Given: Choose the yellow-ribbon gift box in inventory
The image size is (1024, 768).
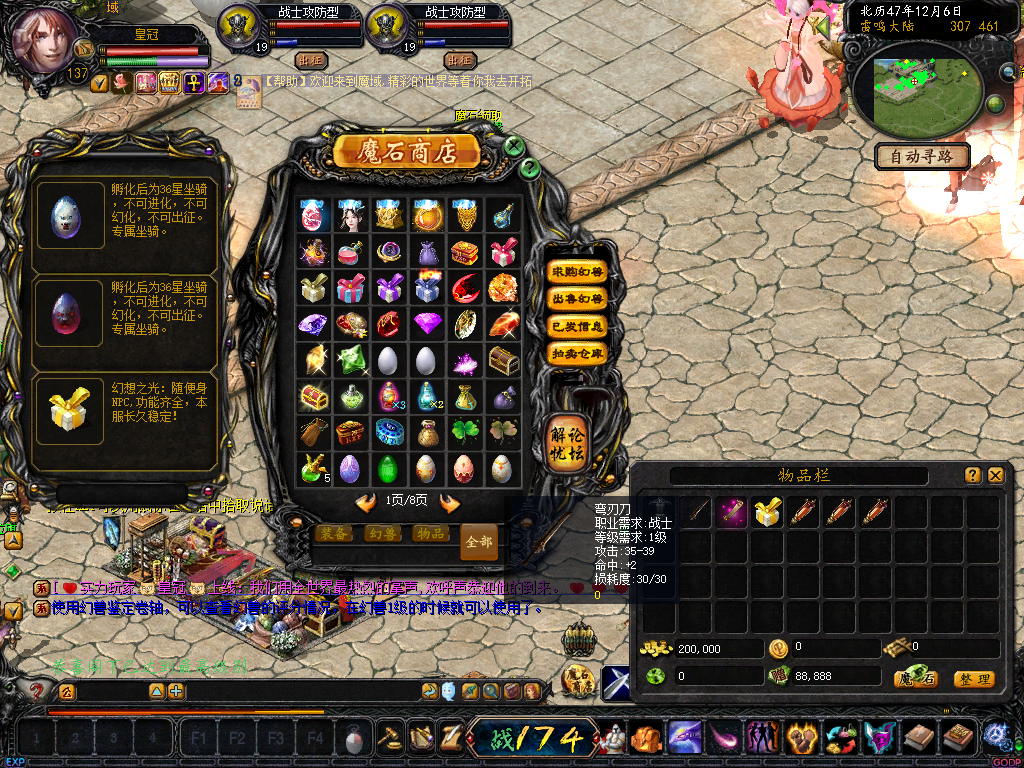Looking at the screenshot, I should [767, 513].
